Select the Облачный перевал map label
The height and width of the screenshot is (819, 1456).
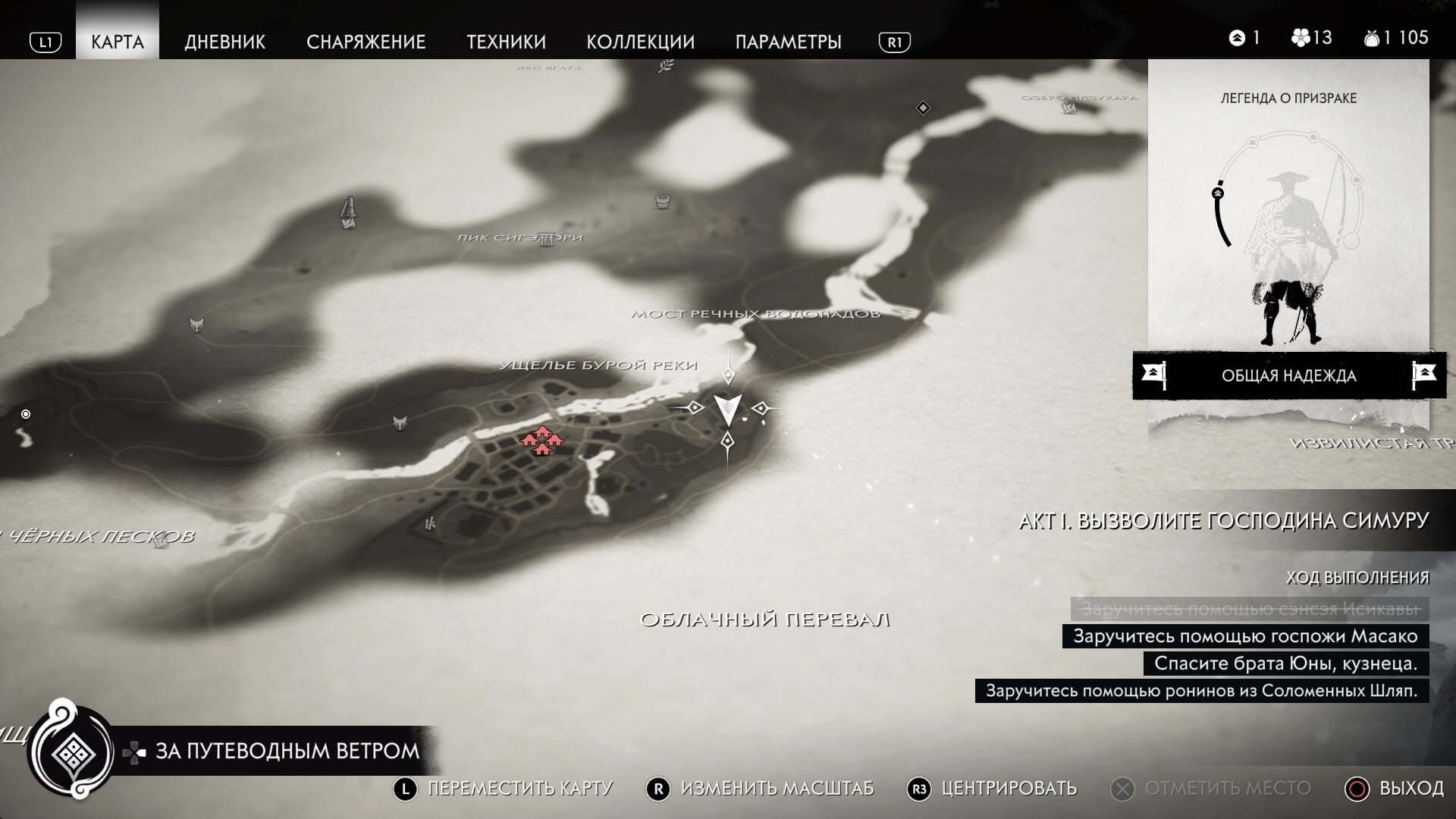pos(764,620)
